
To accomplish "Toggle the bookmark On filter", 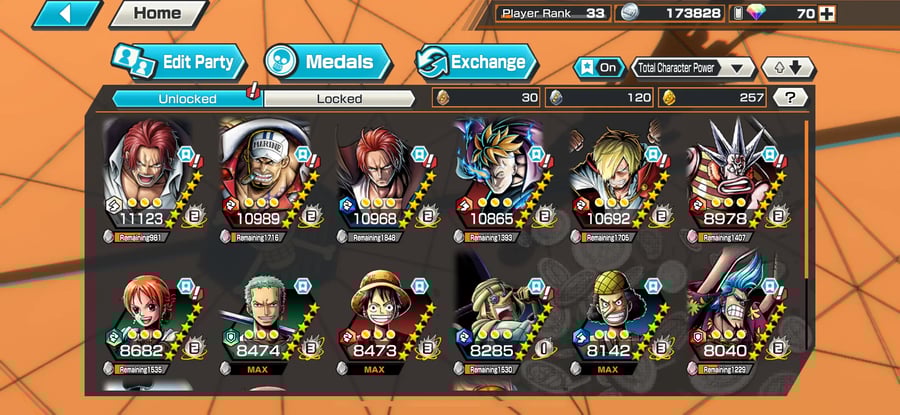I will tap(597, 68).
